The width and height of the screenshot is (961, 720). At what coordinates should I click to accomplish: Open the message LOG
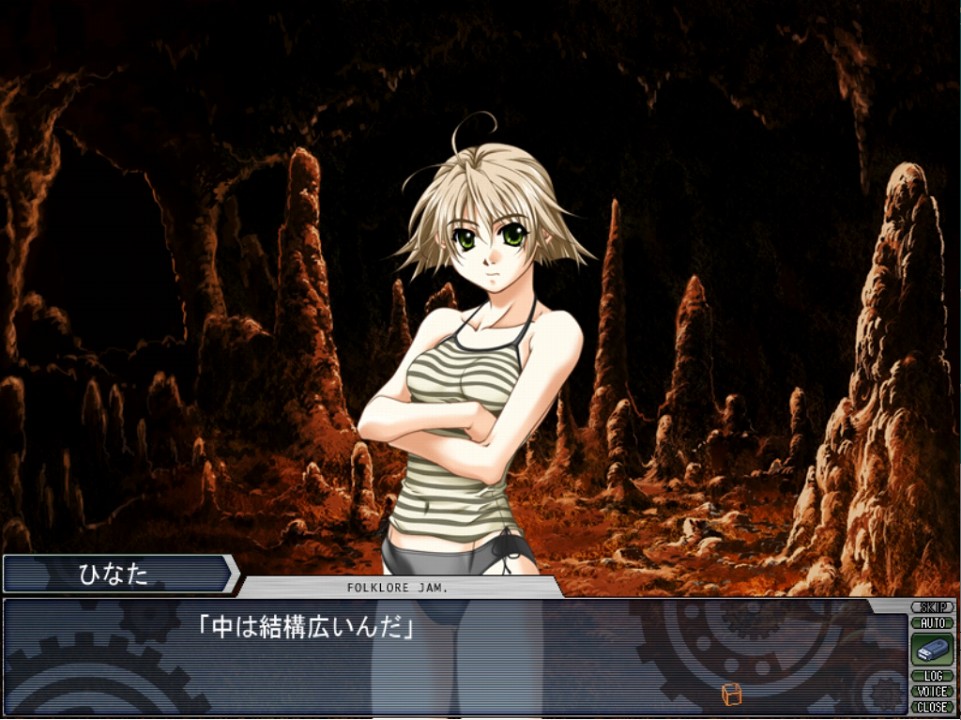[x=932, y=676]
